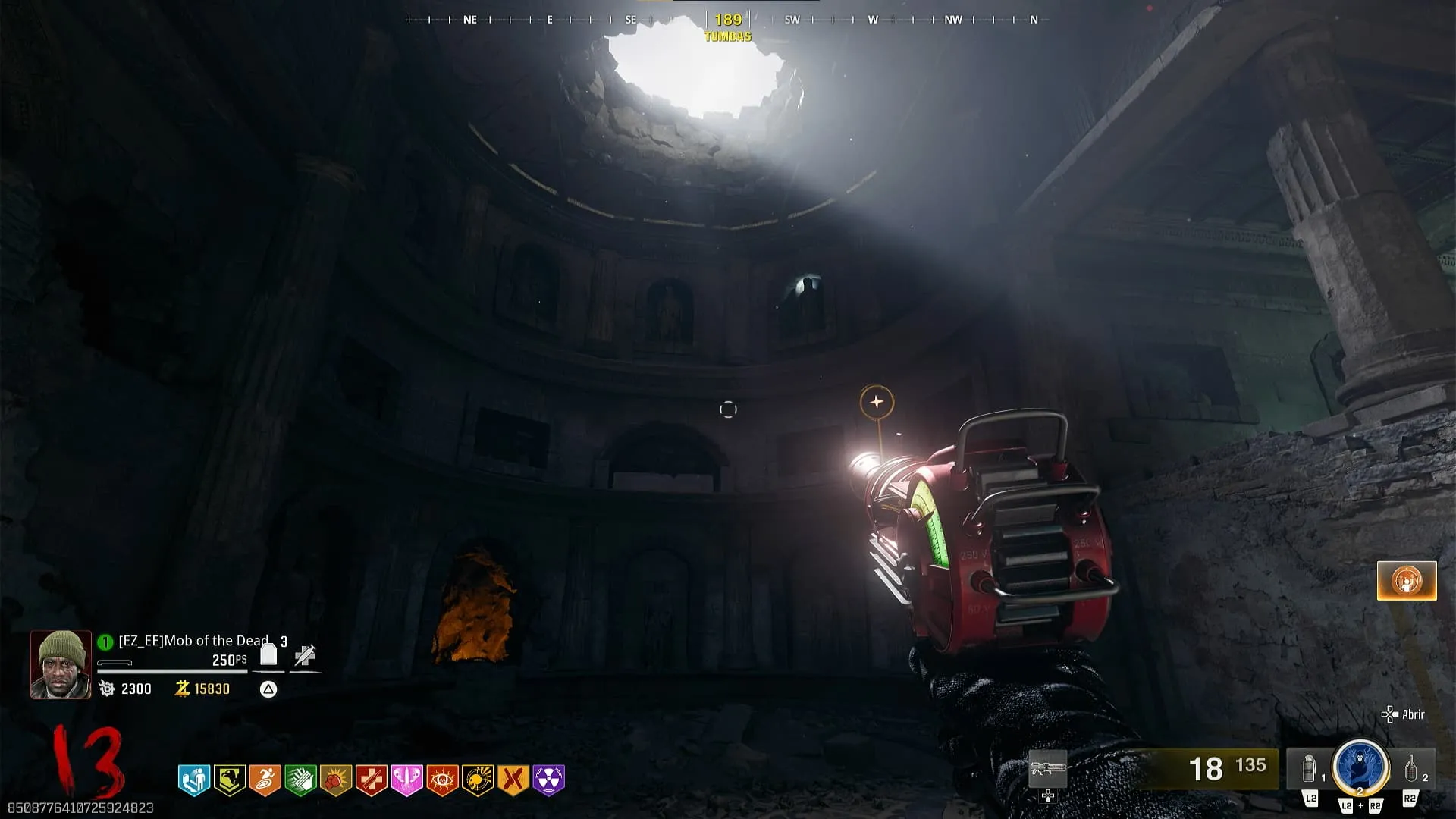This screenshot has width=1456, height=819.
Task: Choose the green hand Speed Cola perk
Action: click(x=300, y=780)
